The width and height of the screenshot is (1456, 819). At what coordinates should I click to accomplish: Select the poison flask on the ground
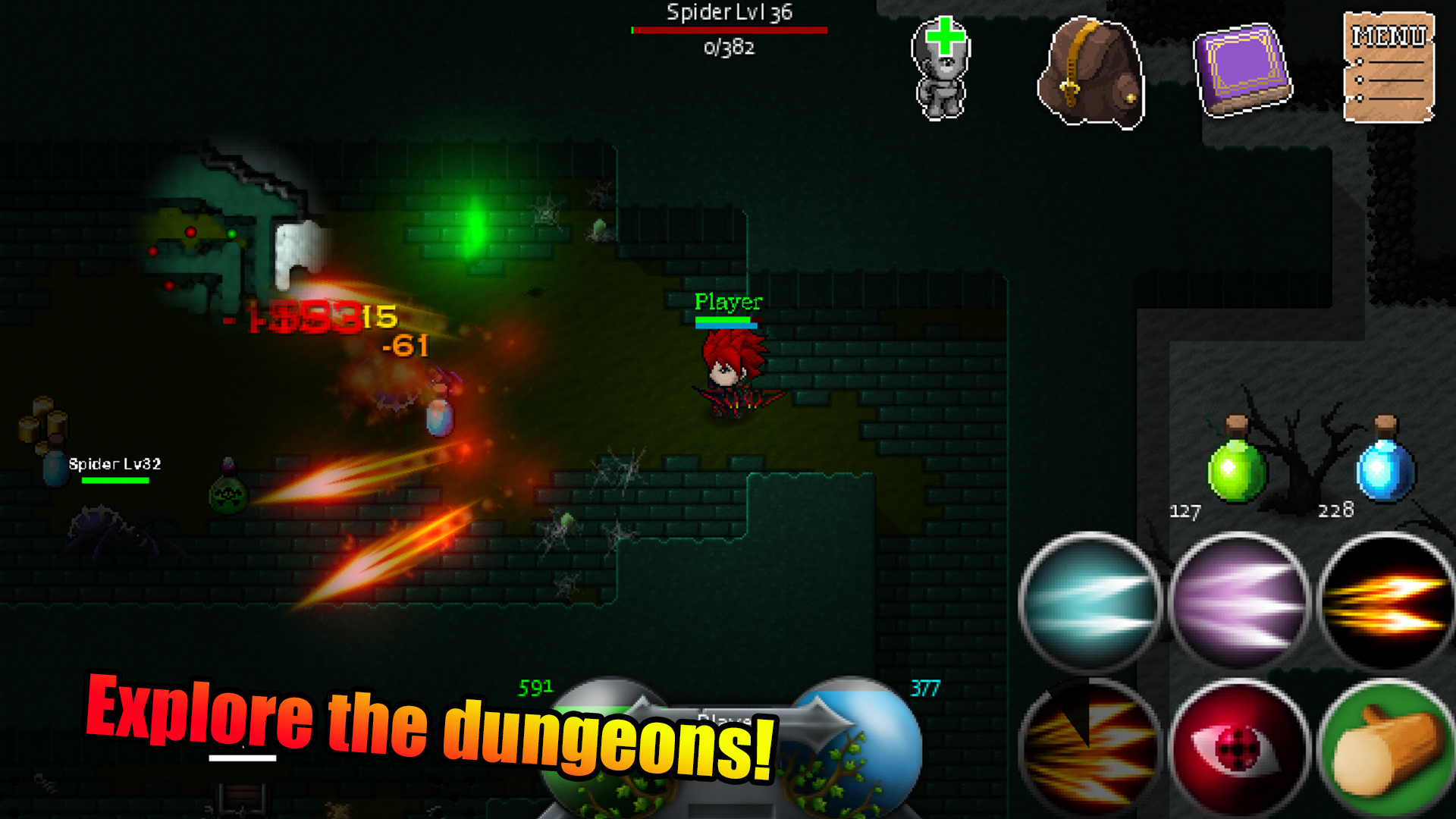(227, 497)
